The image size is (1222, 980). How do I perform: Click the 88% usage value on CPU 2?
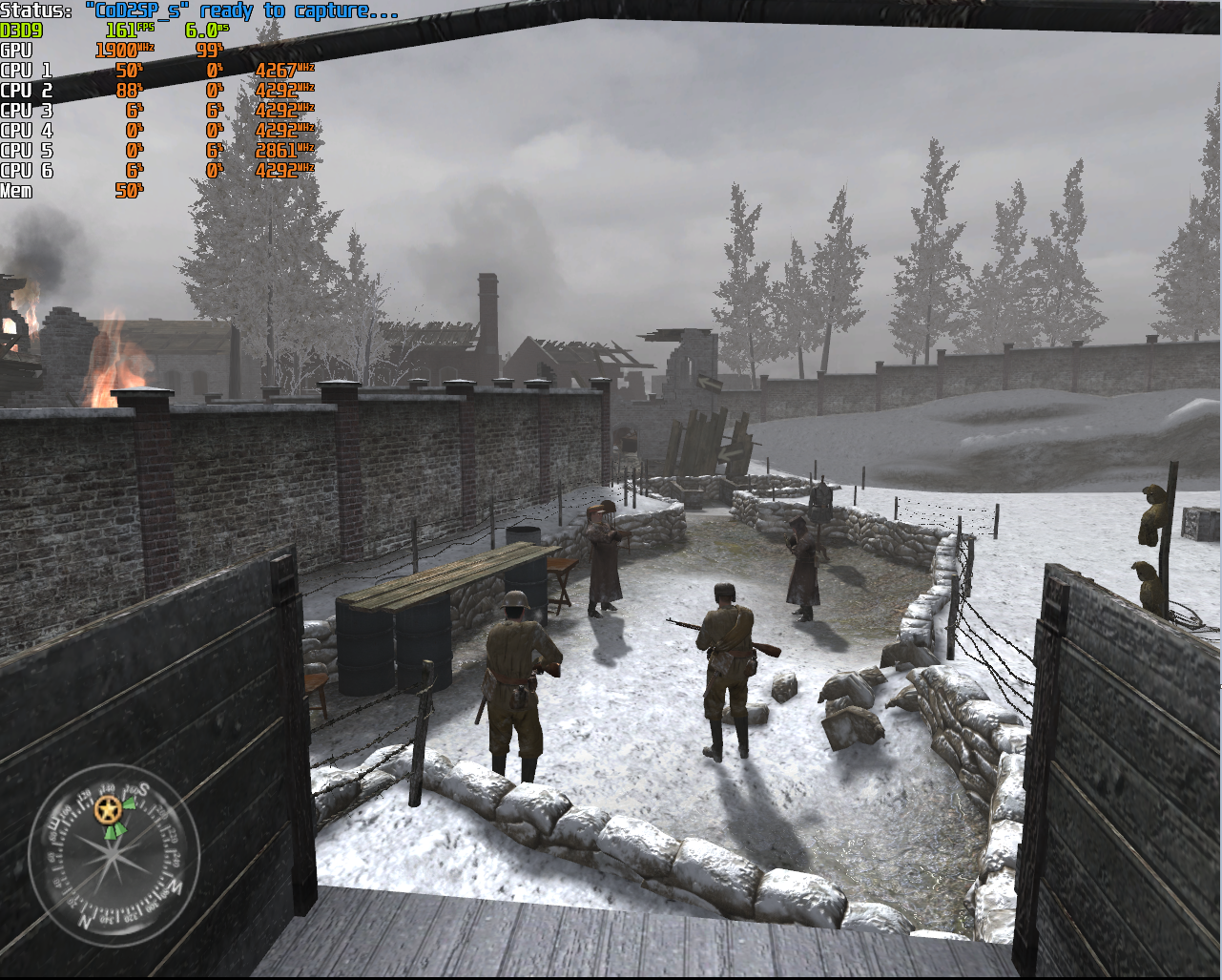pyautogui.click(x=129, y=91)
